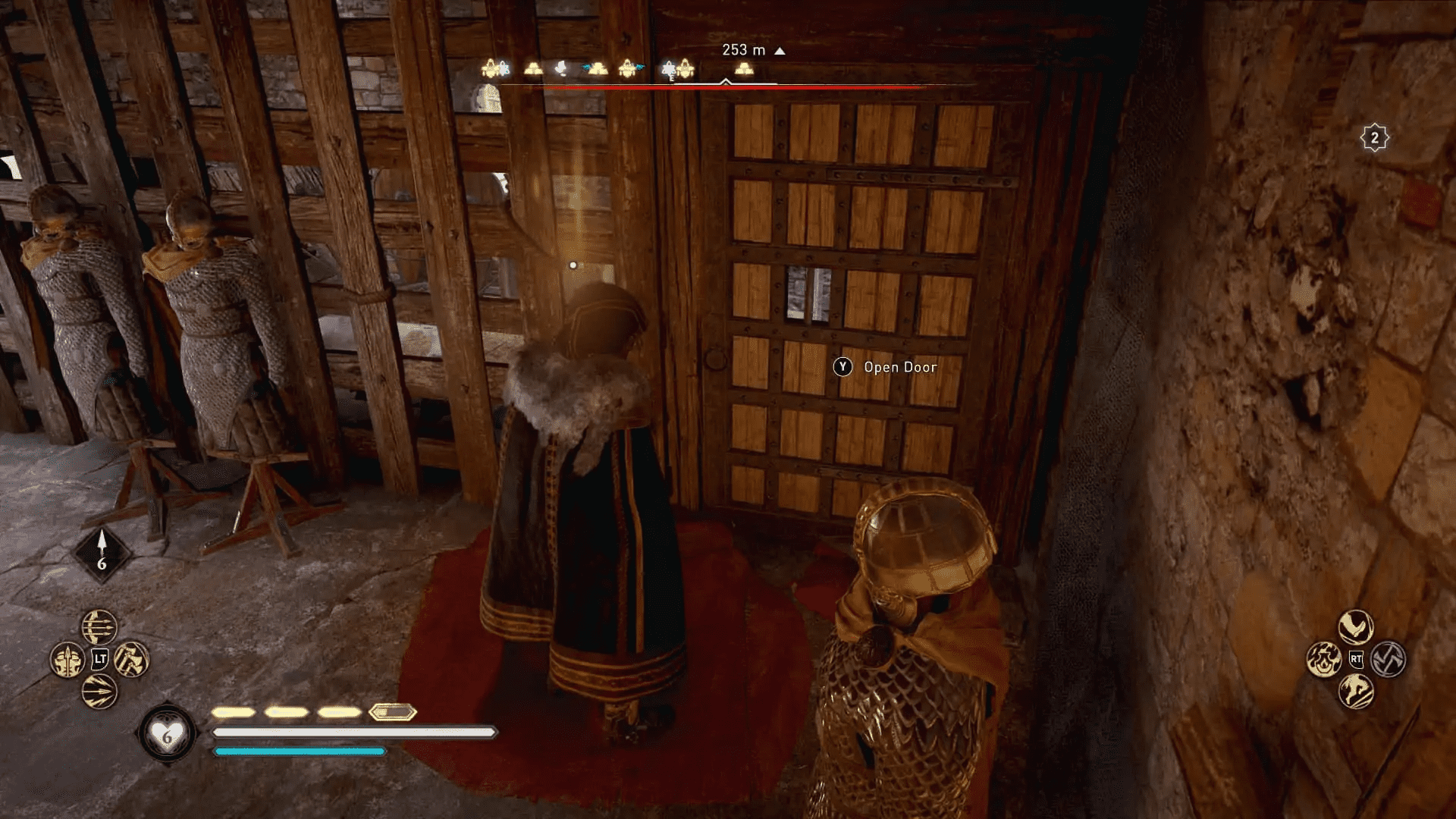Select the harpoon spear ability icon

pos(67,658)
